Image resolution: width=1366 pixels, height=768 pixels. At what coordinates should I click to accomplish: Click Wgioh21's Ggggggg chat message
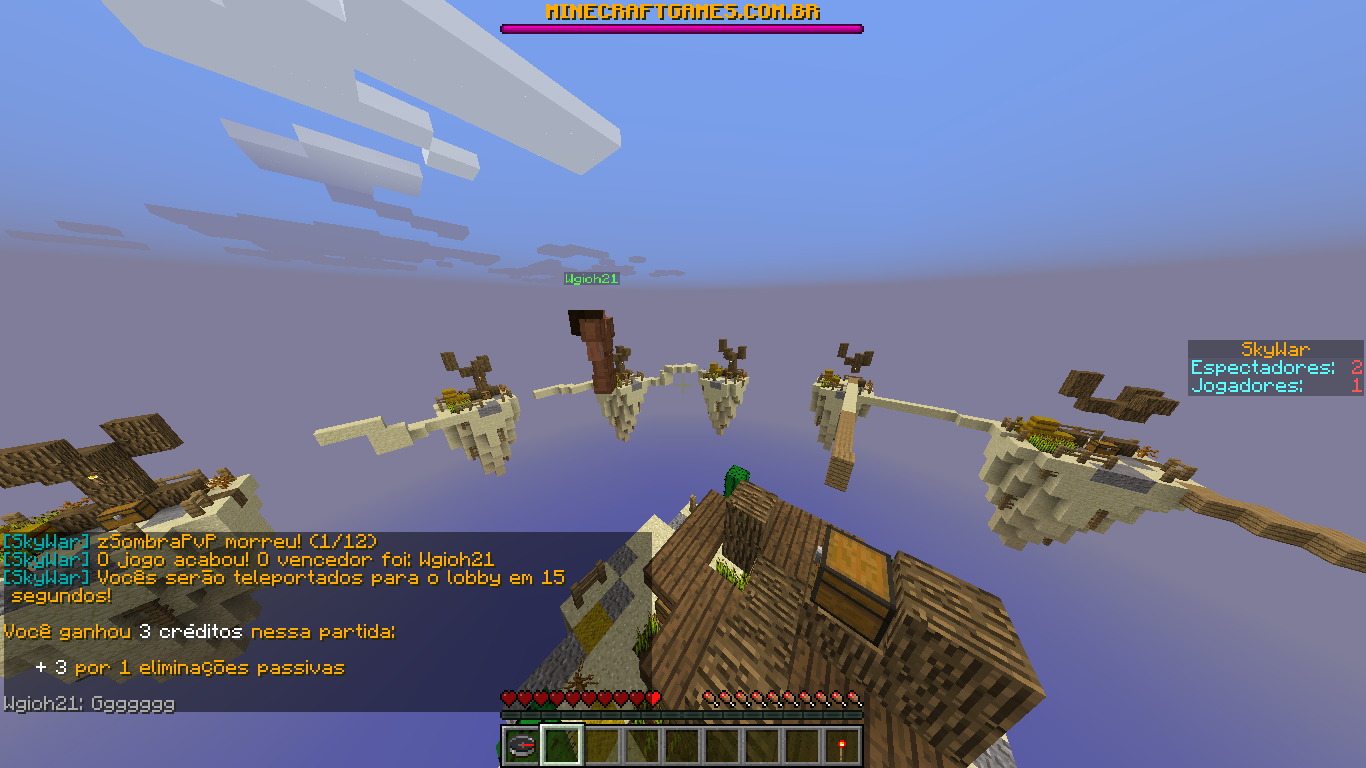pyautogui.click(x=89, y=704)
